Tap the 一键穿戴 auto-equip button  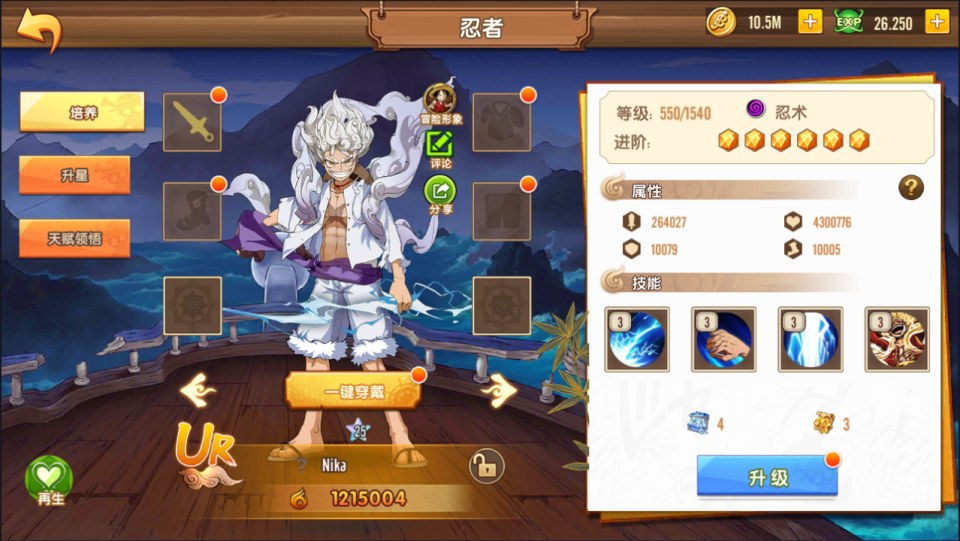(x=353, y=391)
